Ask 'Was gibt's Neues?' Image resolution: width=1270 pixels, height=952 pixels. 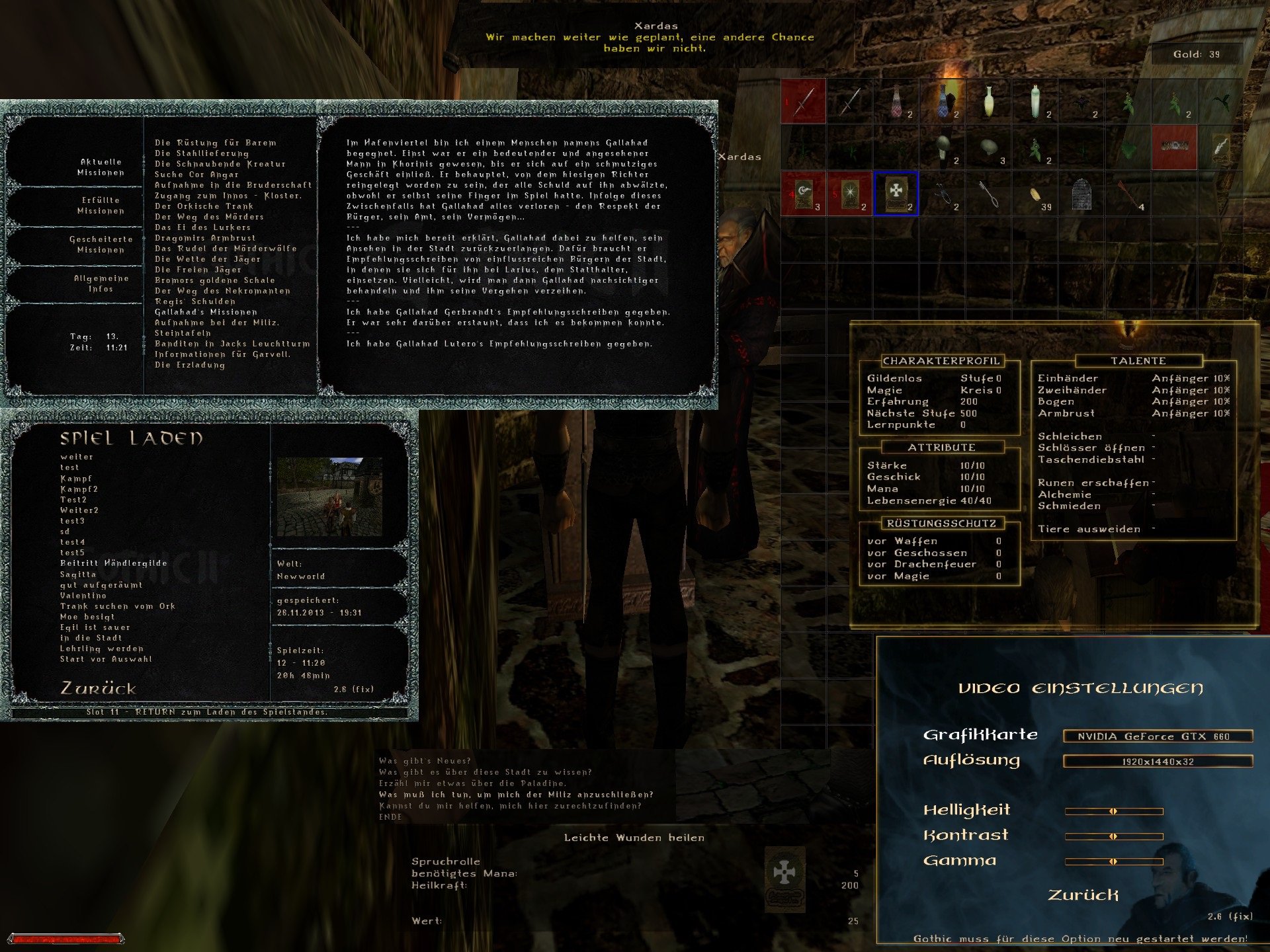[425, 761]
